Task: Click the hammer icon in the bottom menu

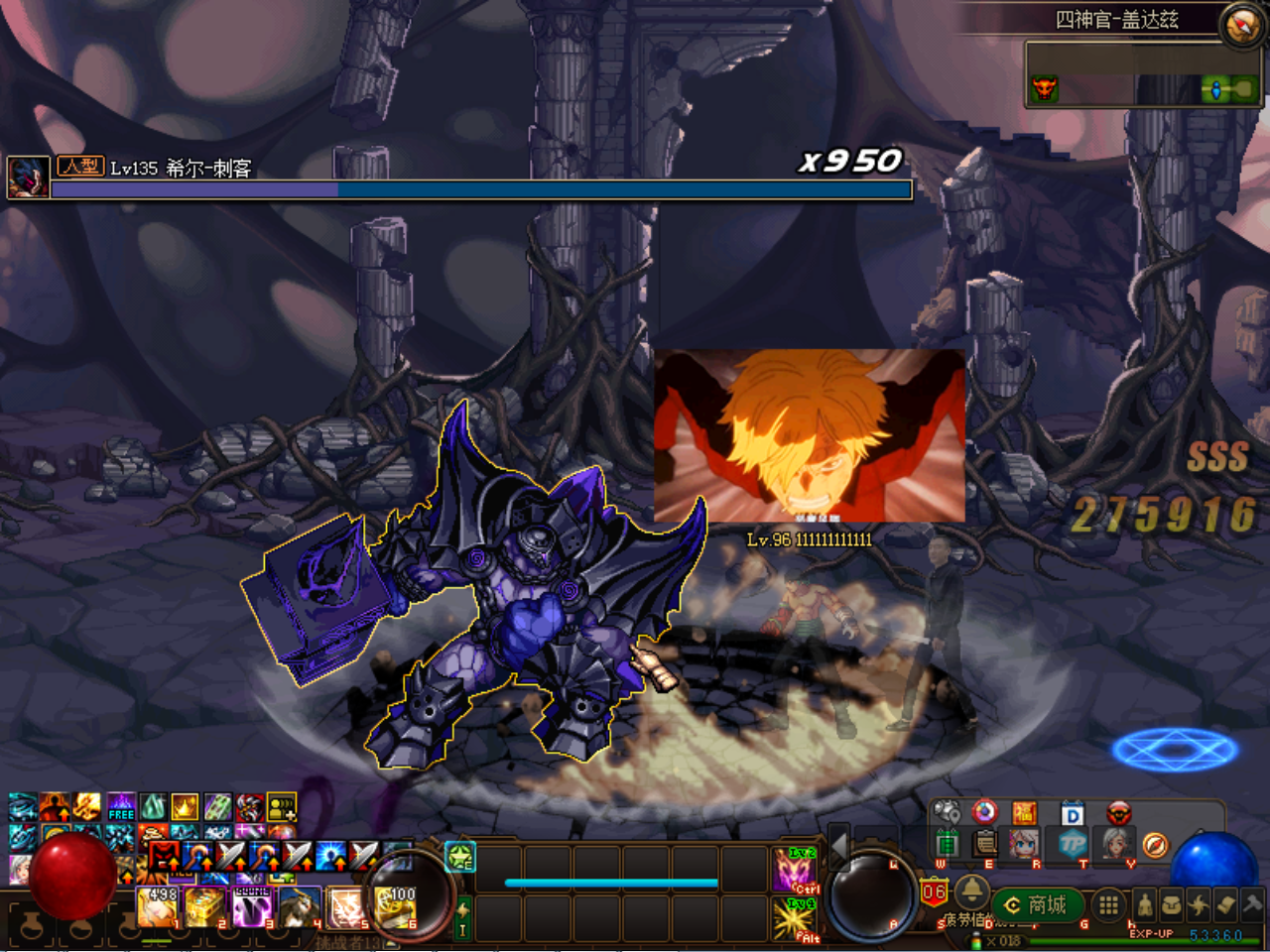Action: (x=1253, y=904)
